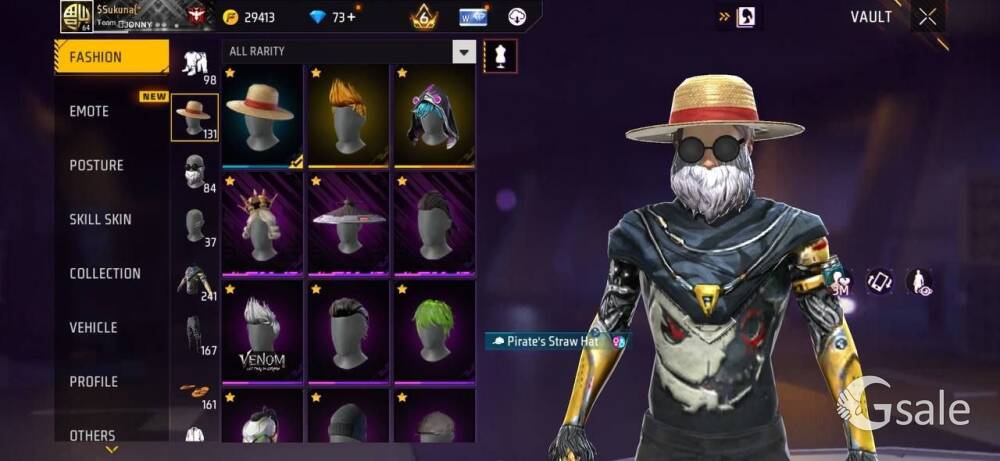1000x461 pixels.
Task: Go to the Collection section
Action: [105, 273]
